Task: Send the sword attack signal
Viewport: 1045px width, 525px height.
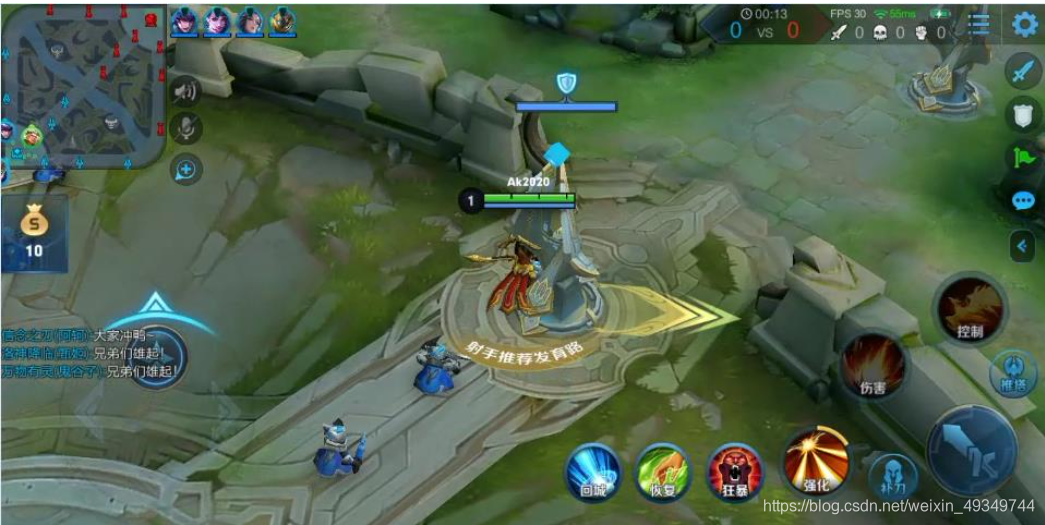Action: click(1022, 72)
